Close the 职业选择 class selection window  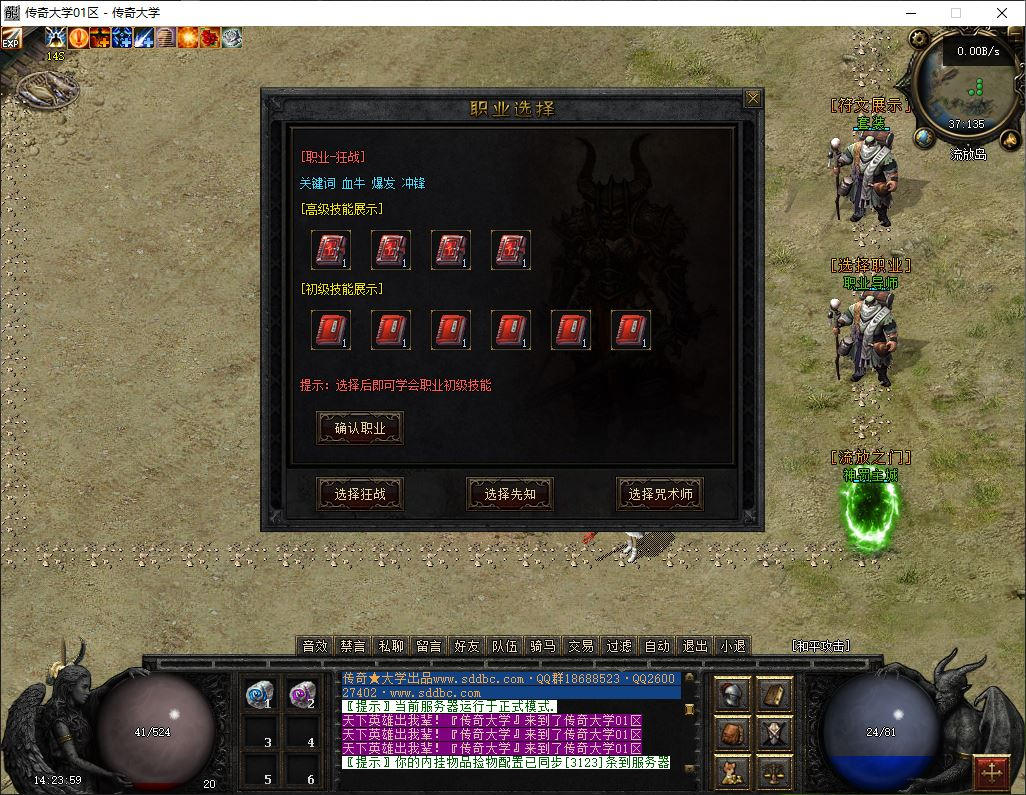753,98
